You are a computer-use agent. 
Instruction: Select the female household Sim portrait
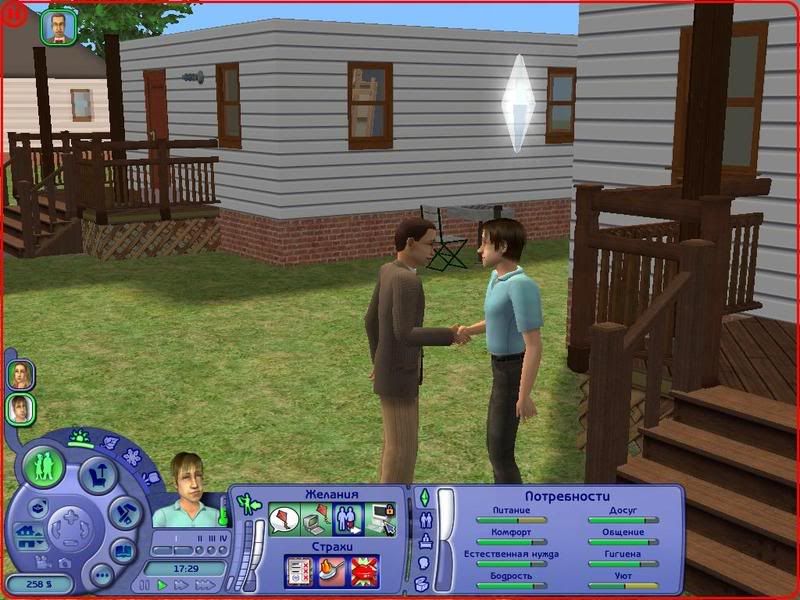click(20, 375)
